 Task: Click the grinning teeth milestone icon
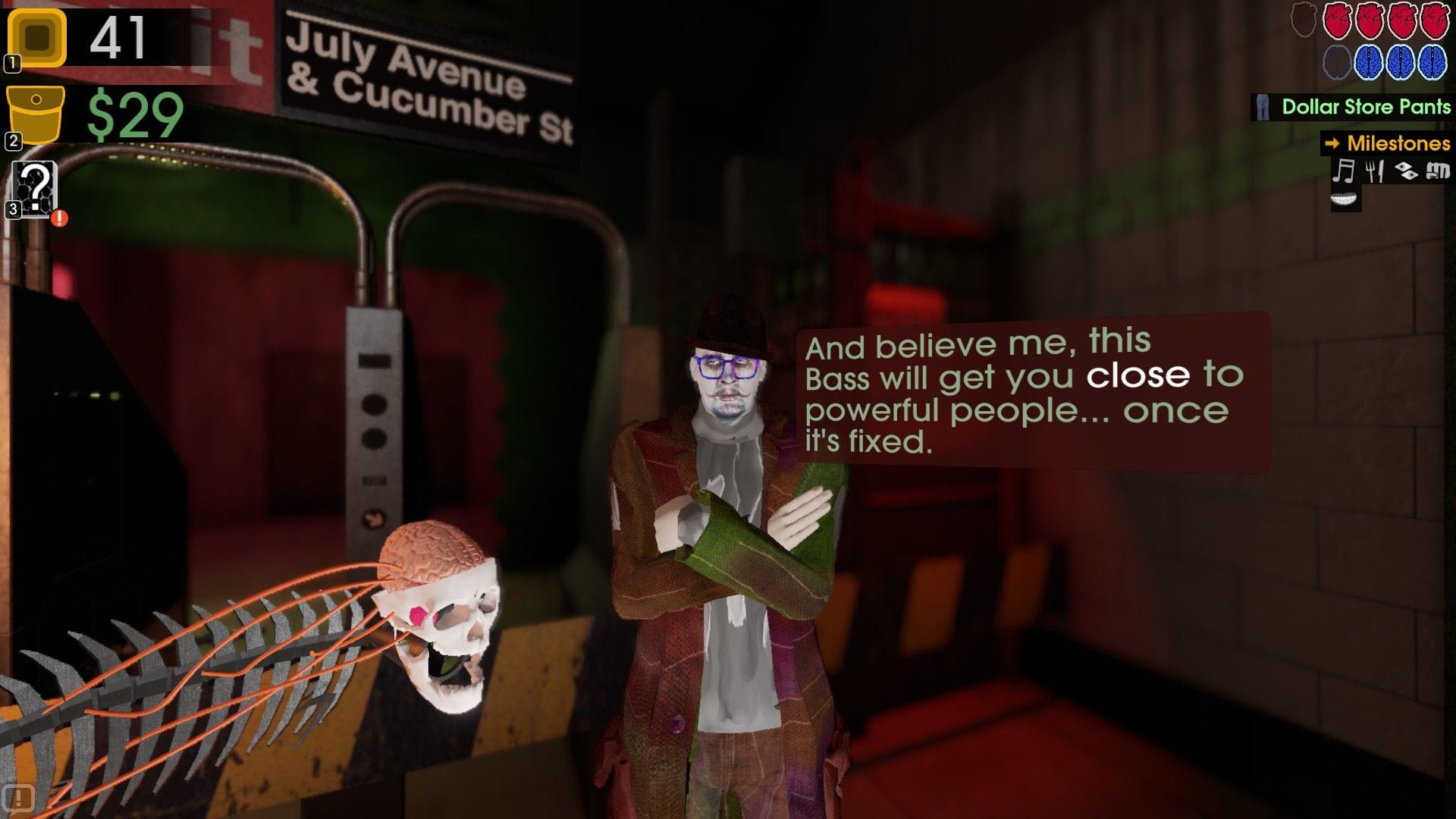pos(1343,199)
